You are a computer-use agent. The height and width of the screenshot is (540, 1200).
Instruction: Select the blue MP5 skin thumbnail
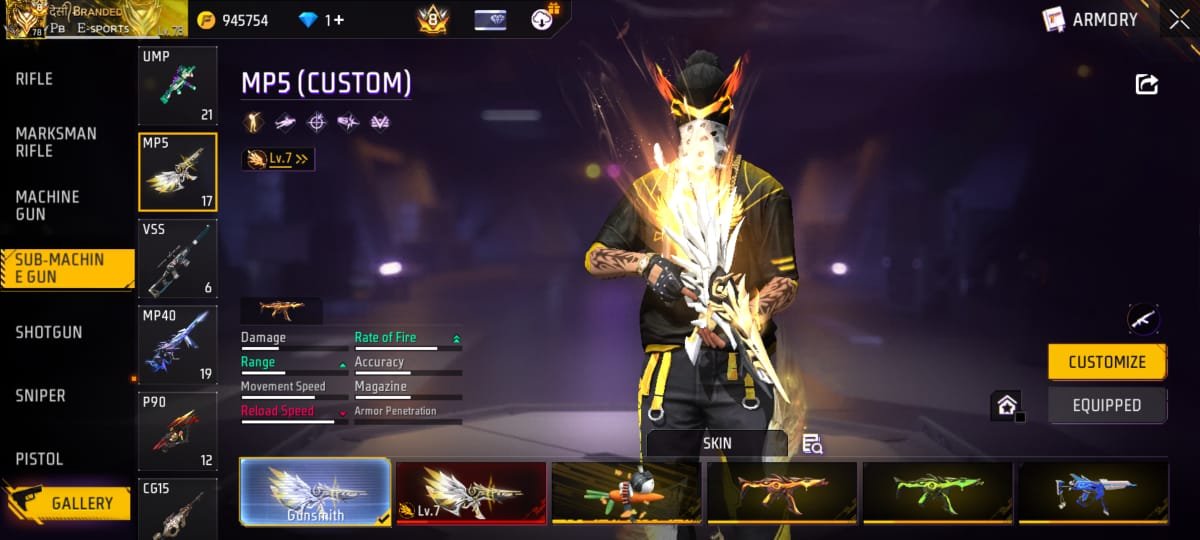1091,492
